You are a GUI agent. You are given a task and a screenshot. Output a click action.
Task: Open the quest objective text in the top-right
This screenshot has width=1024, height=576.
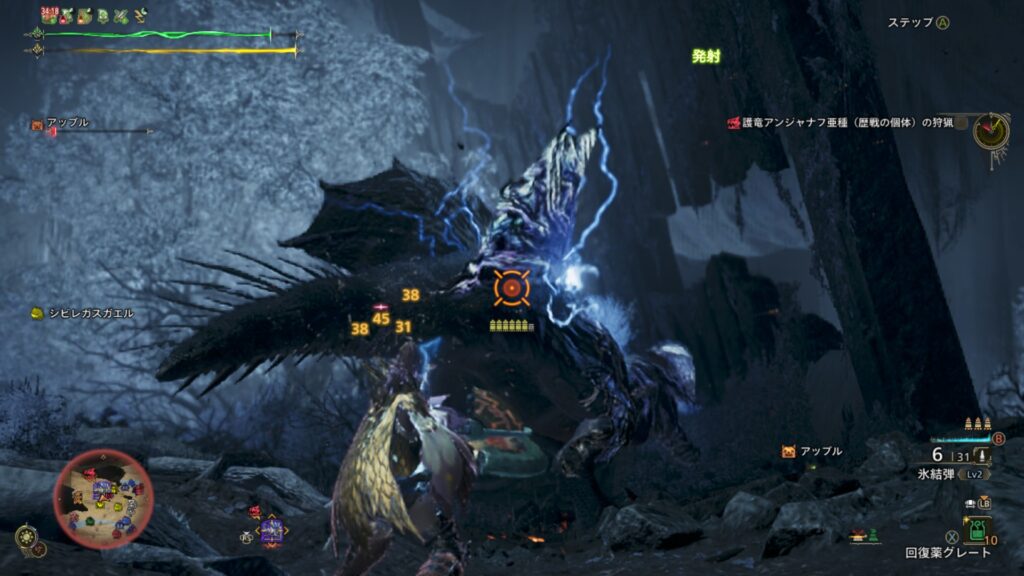coord(842,123)
